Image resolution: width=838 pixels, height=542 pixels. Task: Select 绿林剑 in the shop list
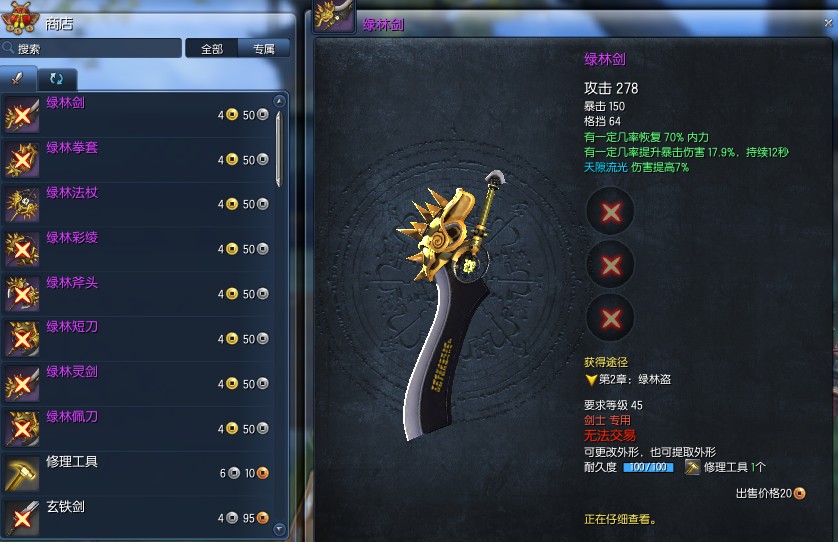140,114
